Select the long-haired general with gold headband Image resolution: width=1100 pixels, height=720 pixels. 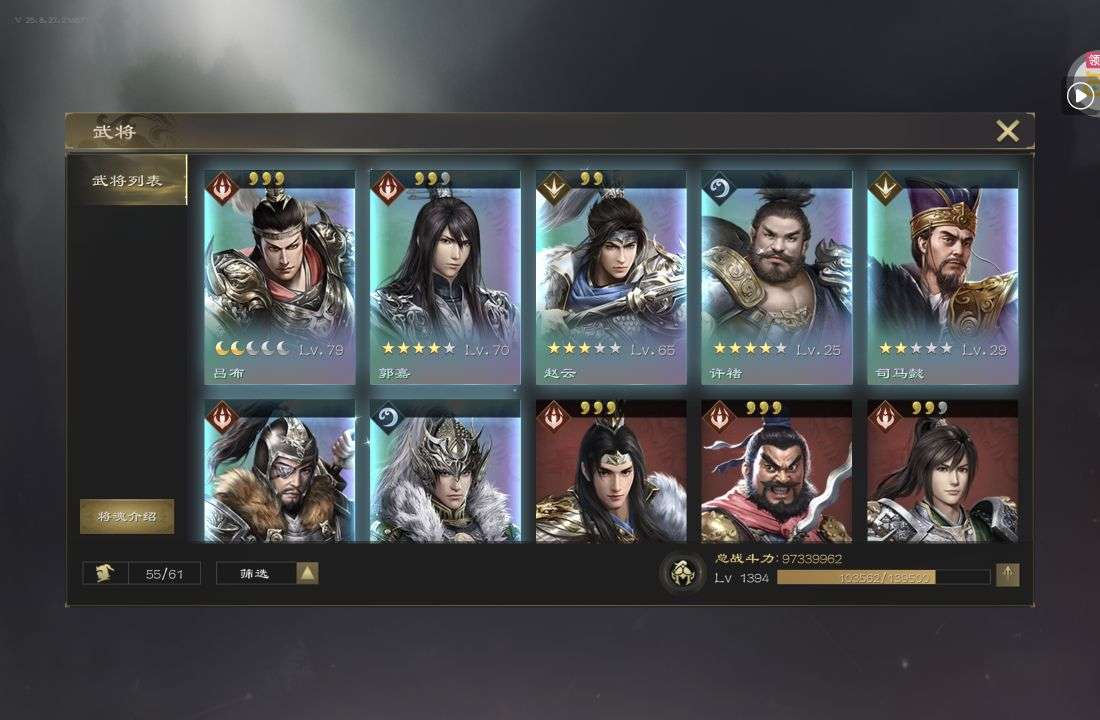(x=611, y=472)
